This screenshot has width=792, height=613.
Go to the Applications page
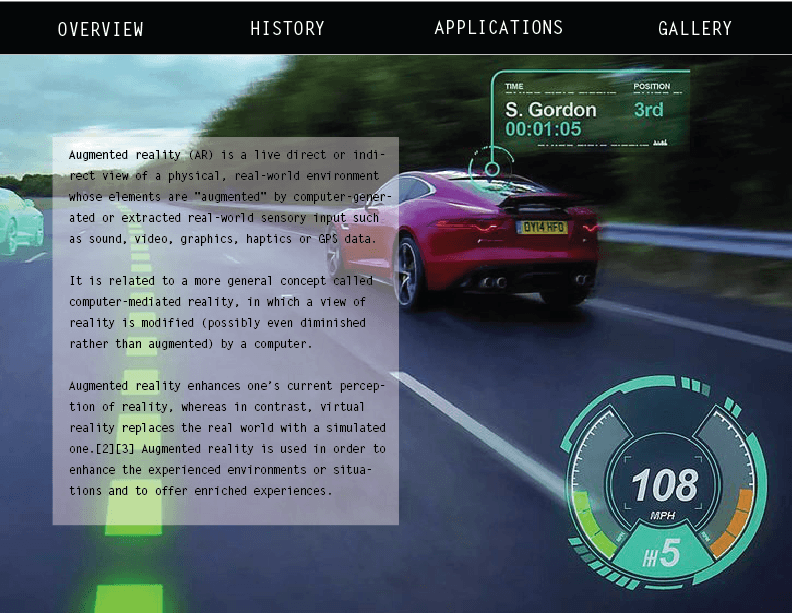point(498,28)
